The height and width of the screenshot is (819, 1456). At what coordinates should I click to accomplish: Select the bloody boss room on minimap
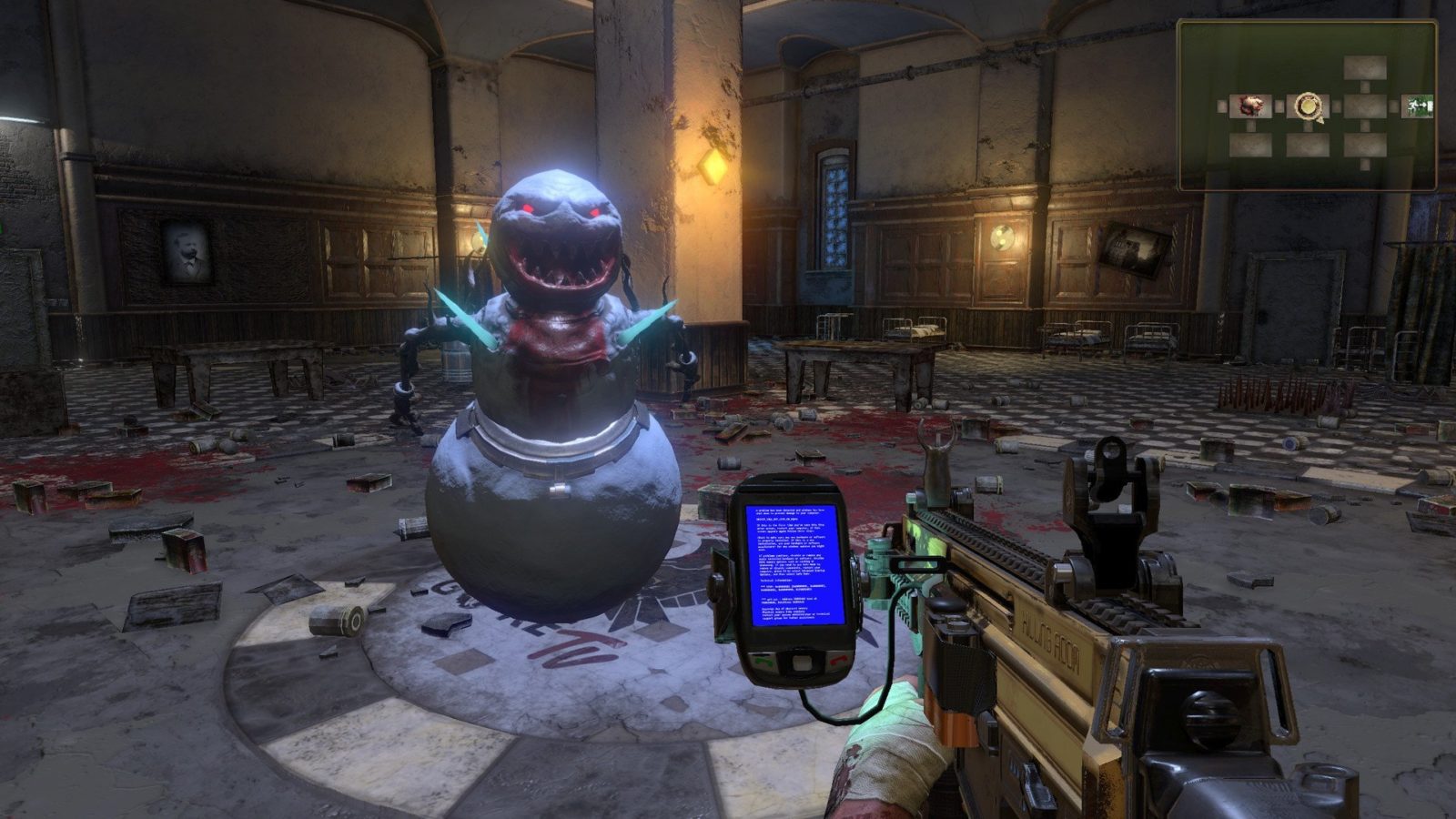pyautogui.click(x=1250, y=106)
